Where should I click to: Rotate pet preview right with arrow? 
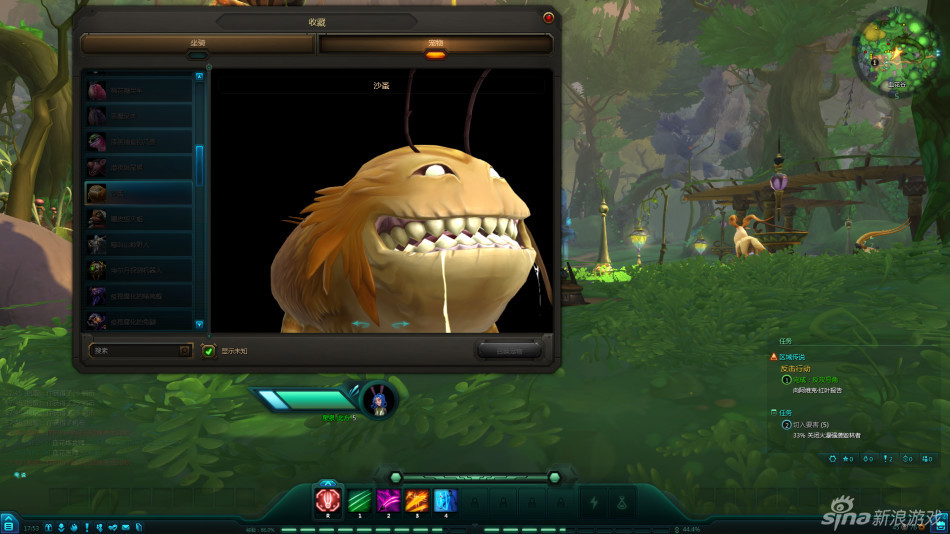coord(400,324)
